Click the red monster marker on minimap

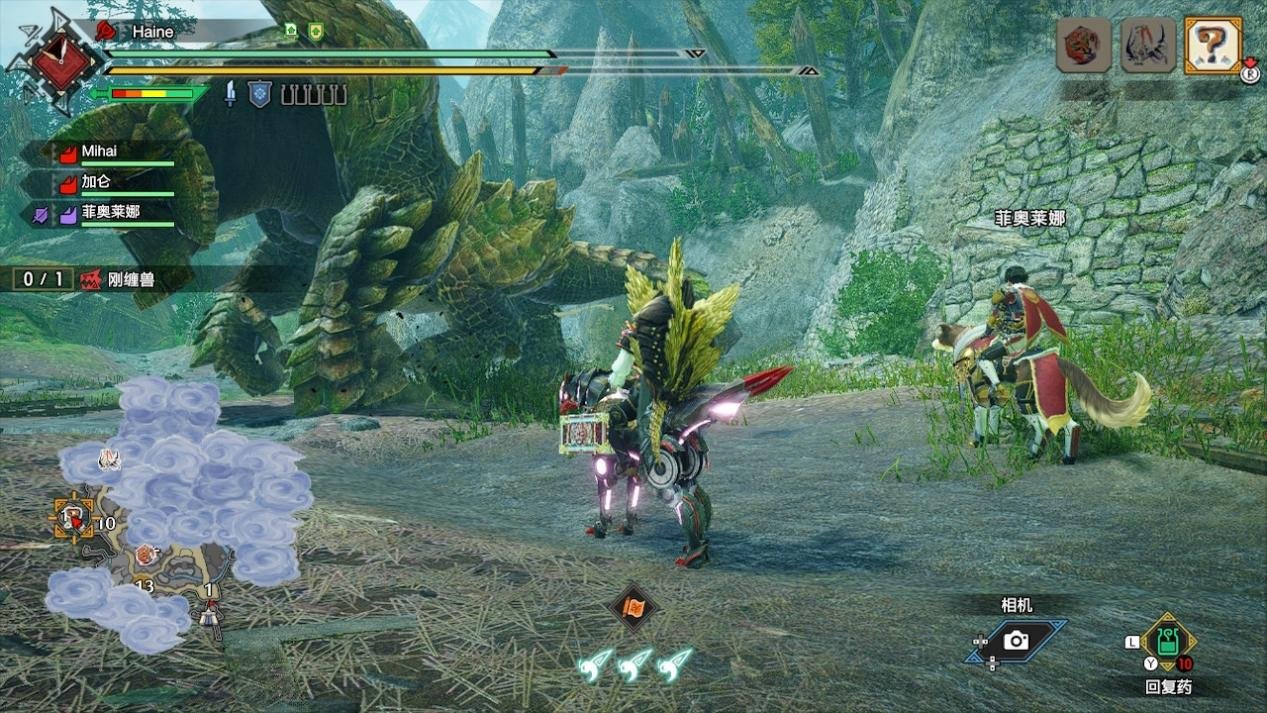[147, 554]
